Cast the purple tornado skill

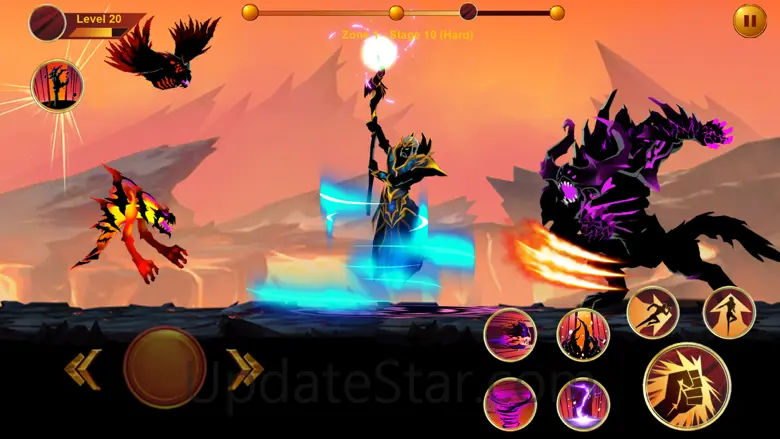click(x=510, y=404)
